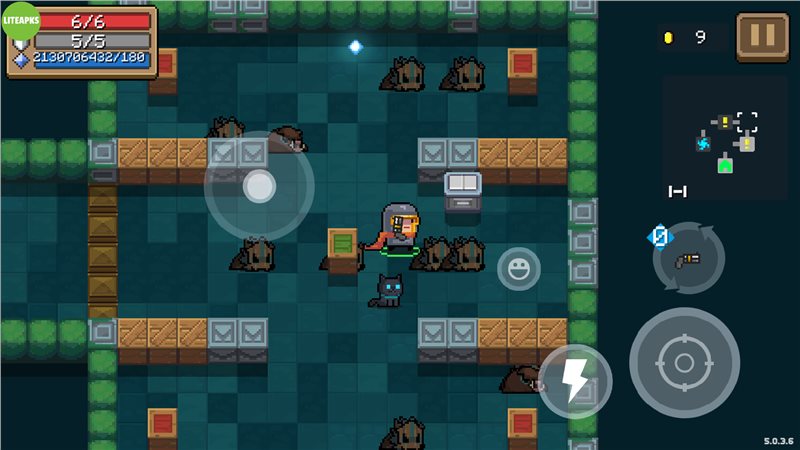The width and height of the screenshot is (800, 450).
Task: Tap the virtual movement joystick
Action: coord(259,186)
